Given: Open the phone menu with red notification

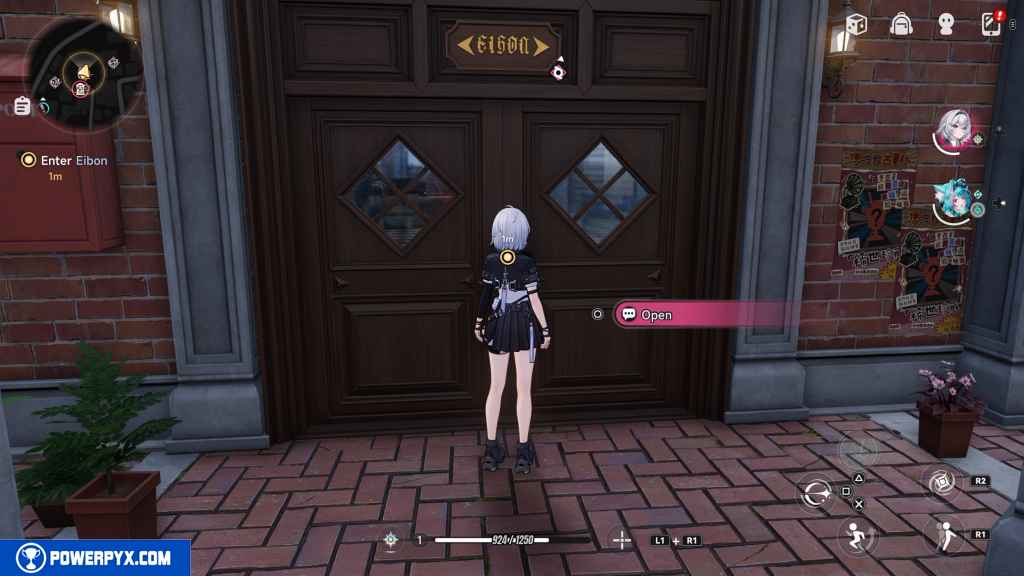Looking at the screenshot, I should (992, 24).
